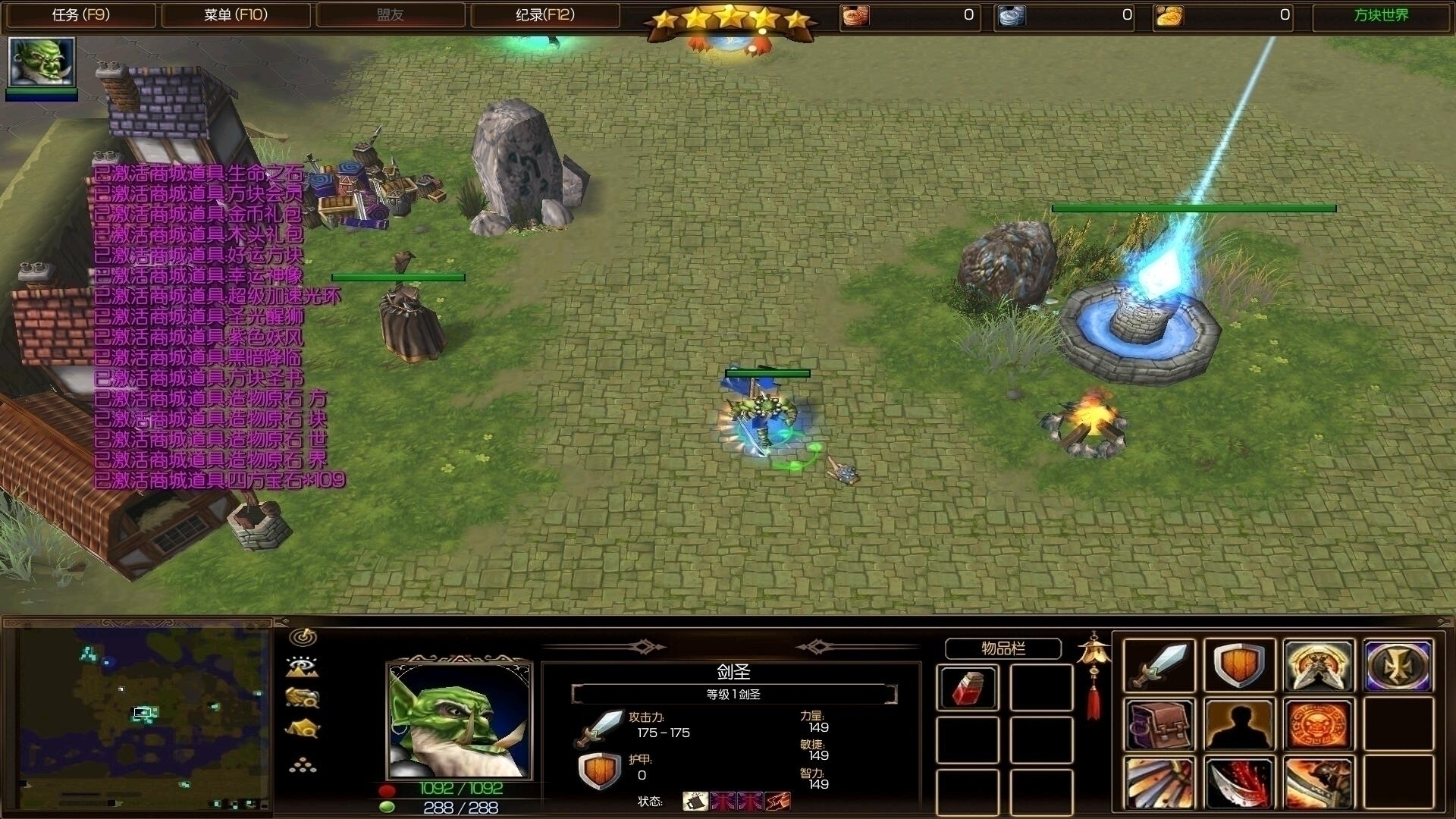
Task: Click the formation movement toggle button
Action: tap(303, 764)
